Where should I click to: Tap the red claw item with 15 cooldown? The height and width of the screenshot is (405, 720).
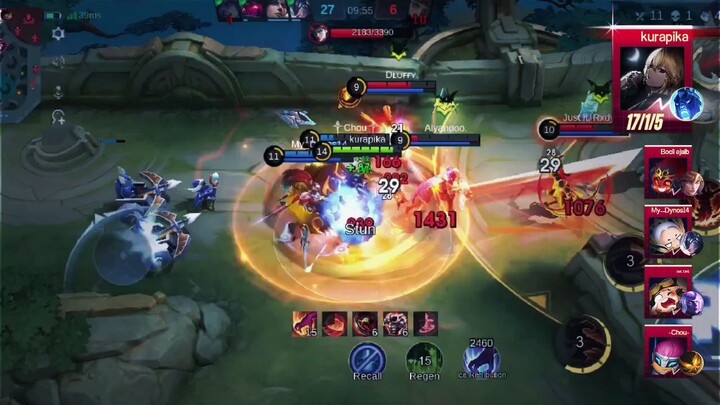click(304, 322)
